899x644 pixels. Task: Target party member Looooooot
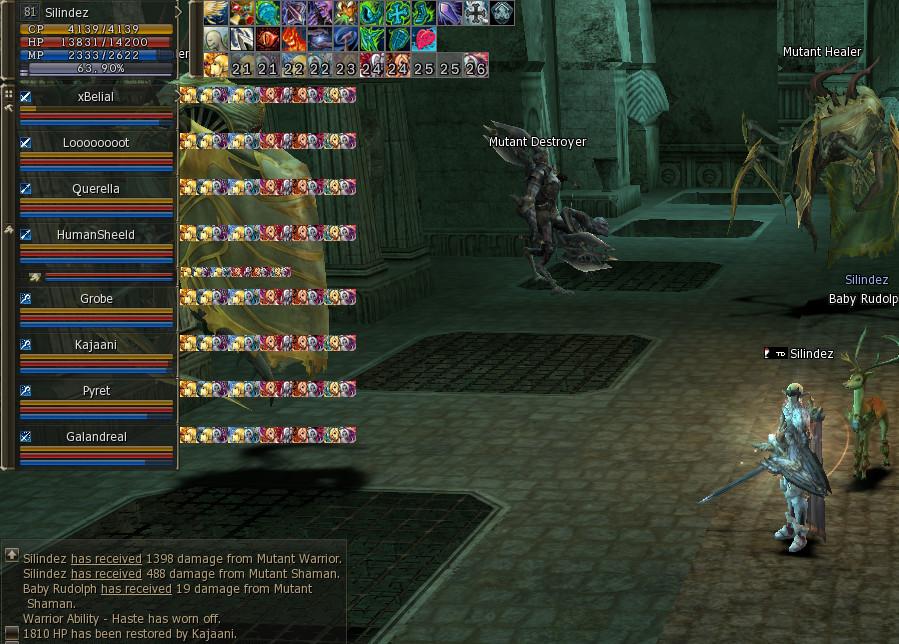(96, 143)
